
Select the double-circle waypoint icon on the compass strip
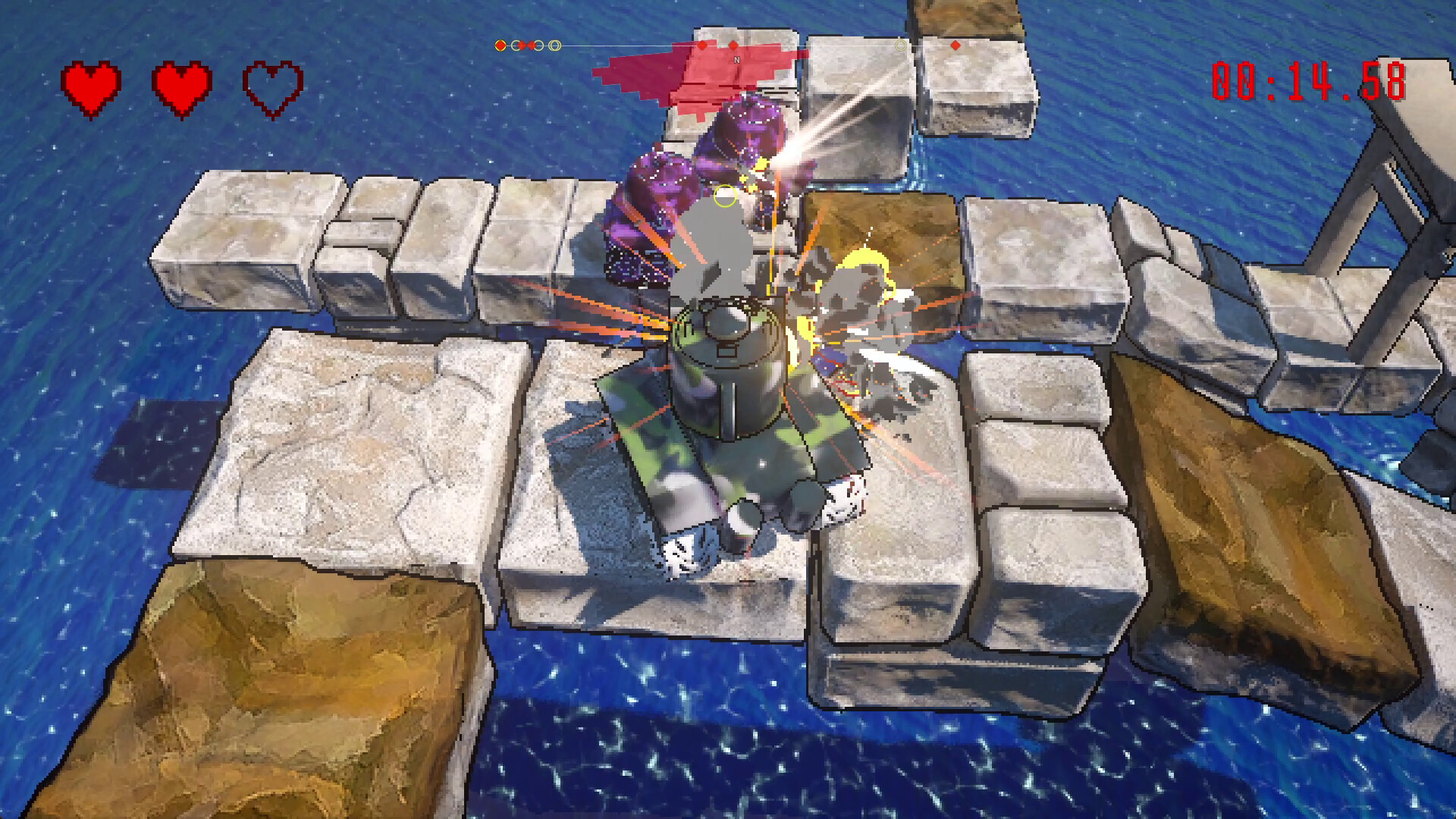(x=554, y=46)
